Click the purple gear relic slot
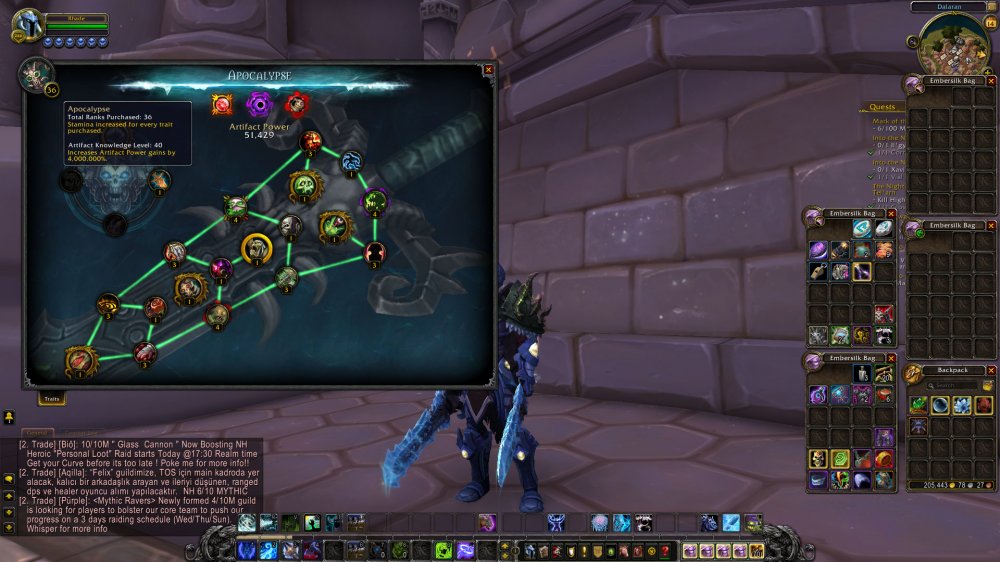This screenshot has height=562, width=1000. (259, 104)
